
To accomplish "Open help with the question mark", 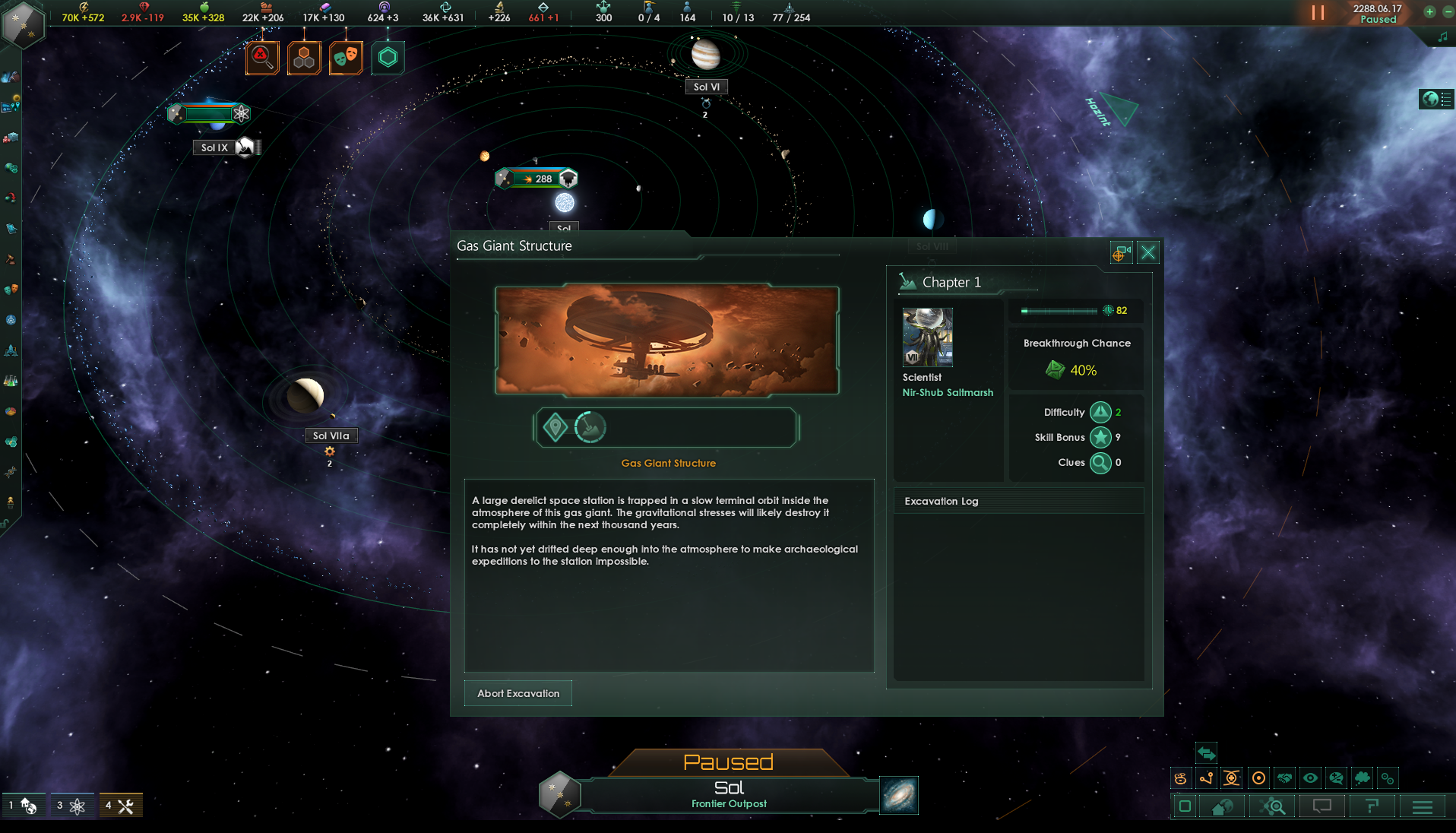I will [x=1372, y=808].
